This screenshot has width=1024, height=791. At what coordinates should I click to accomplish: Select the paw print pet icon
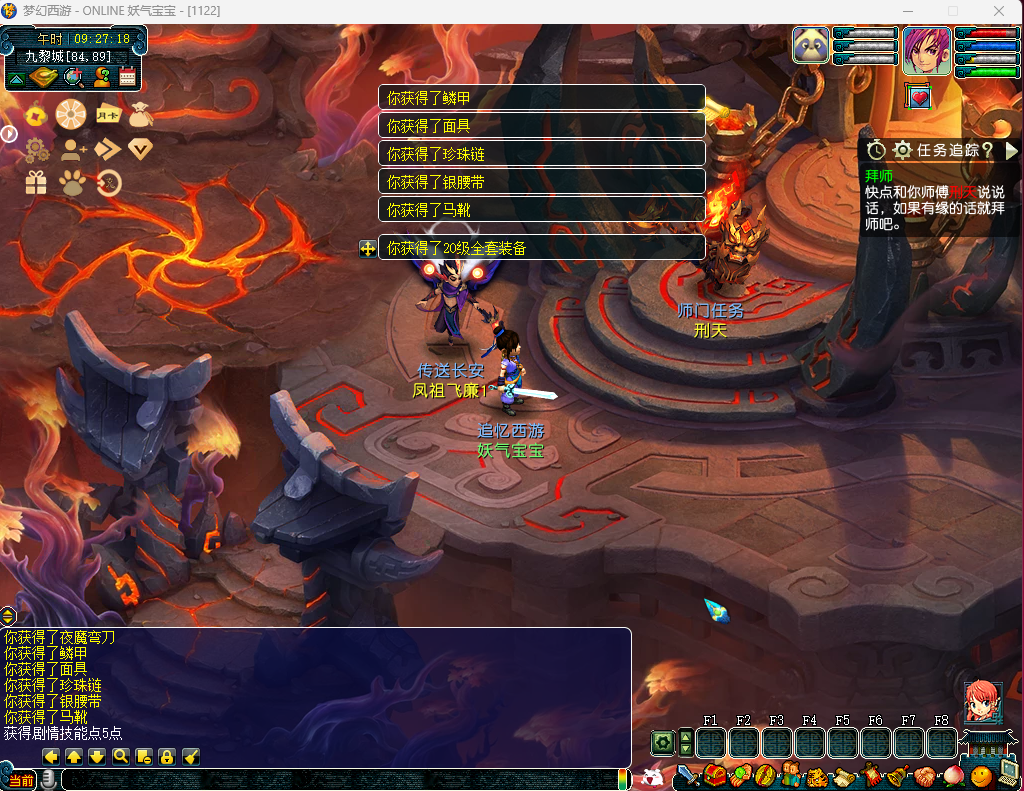pyautogui.click(x=71, y=182)
